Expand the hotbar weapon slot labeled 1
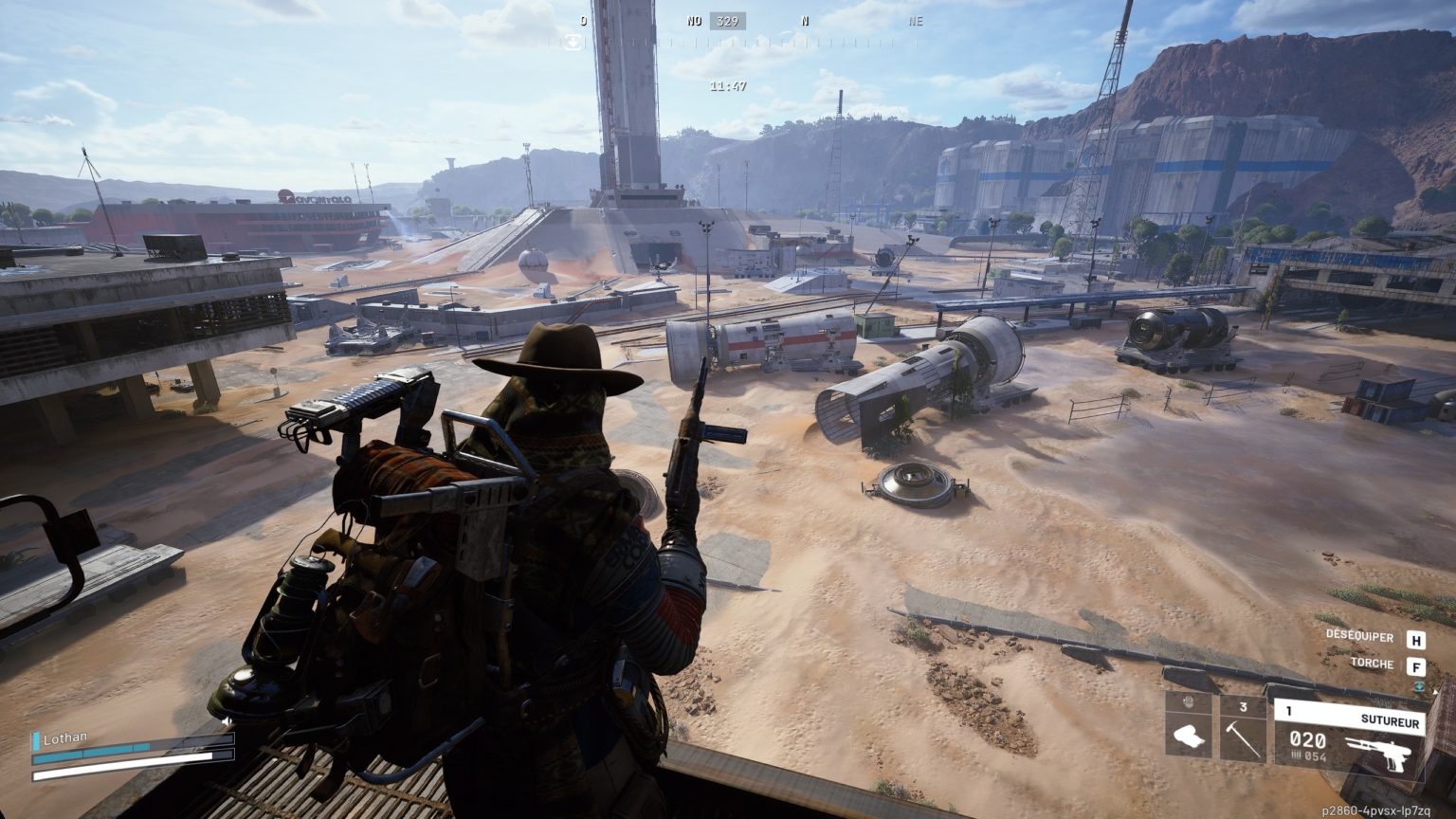 tap(1289, 709)
